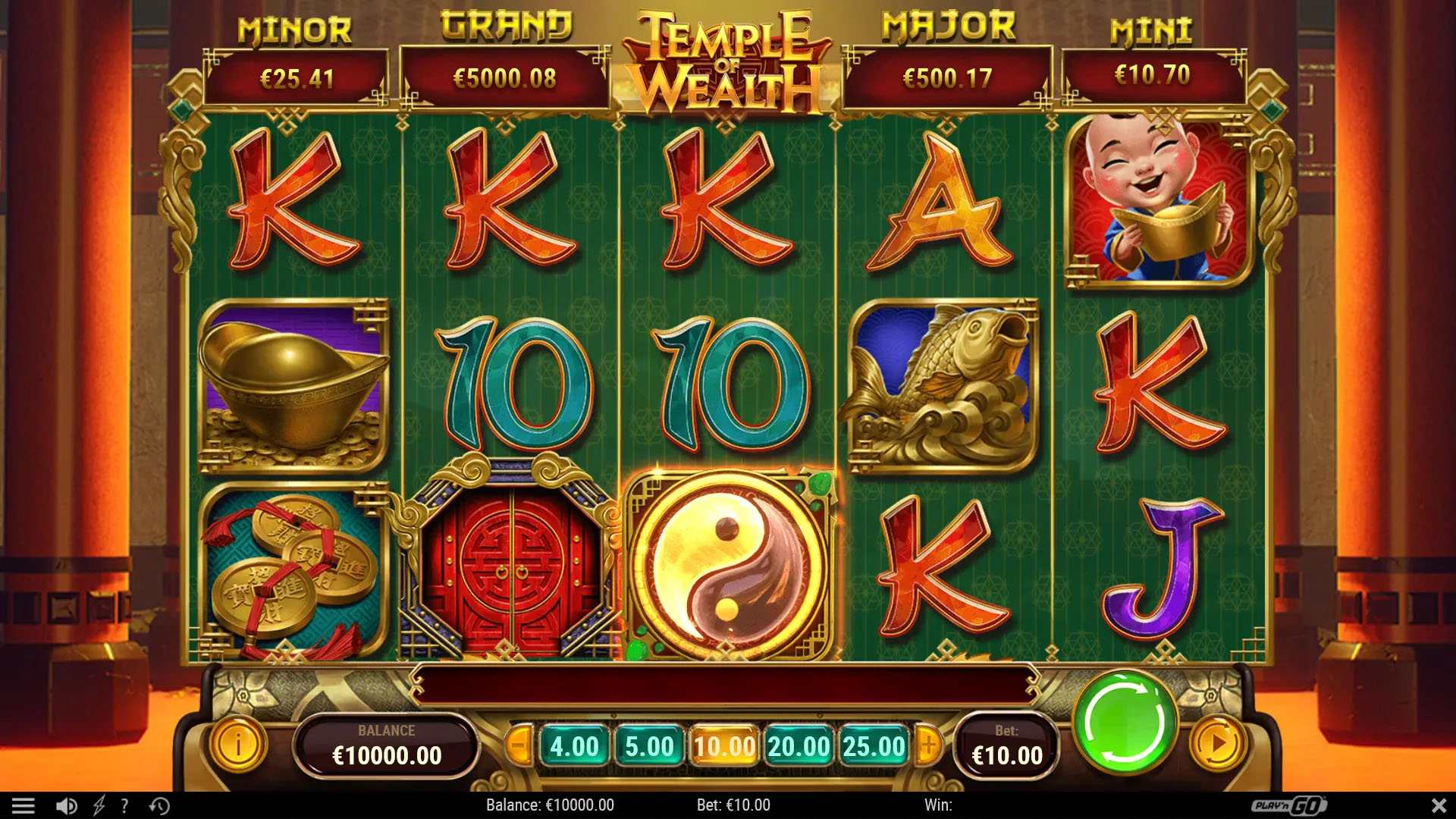Open the hamburger menu
1456x819 pixels.
click(x=24, y=805)
